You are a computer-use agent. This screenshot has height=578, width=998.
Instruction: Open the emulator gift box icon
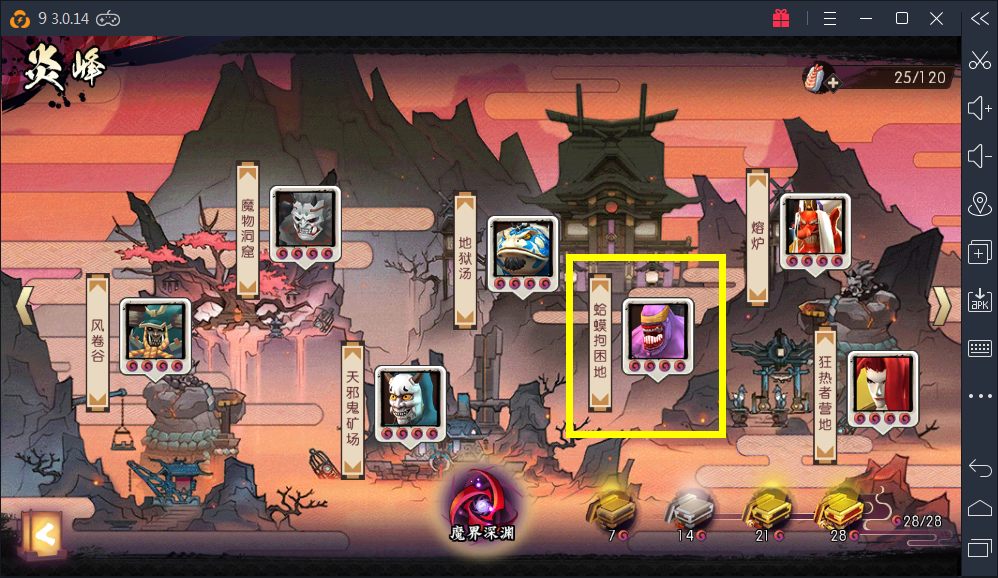[x=781, y=18]
